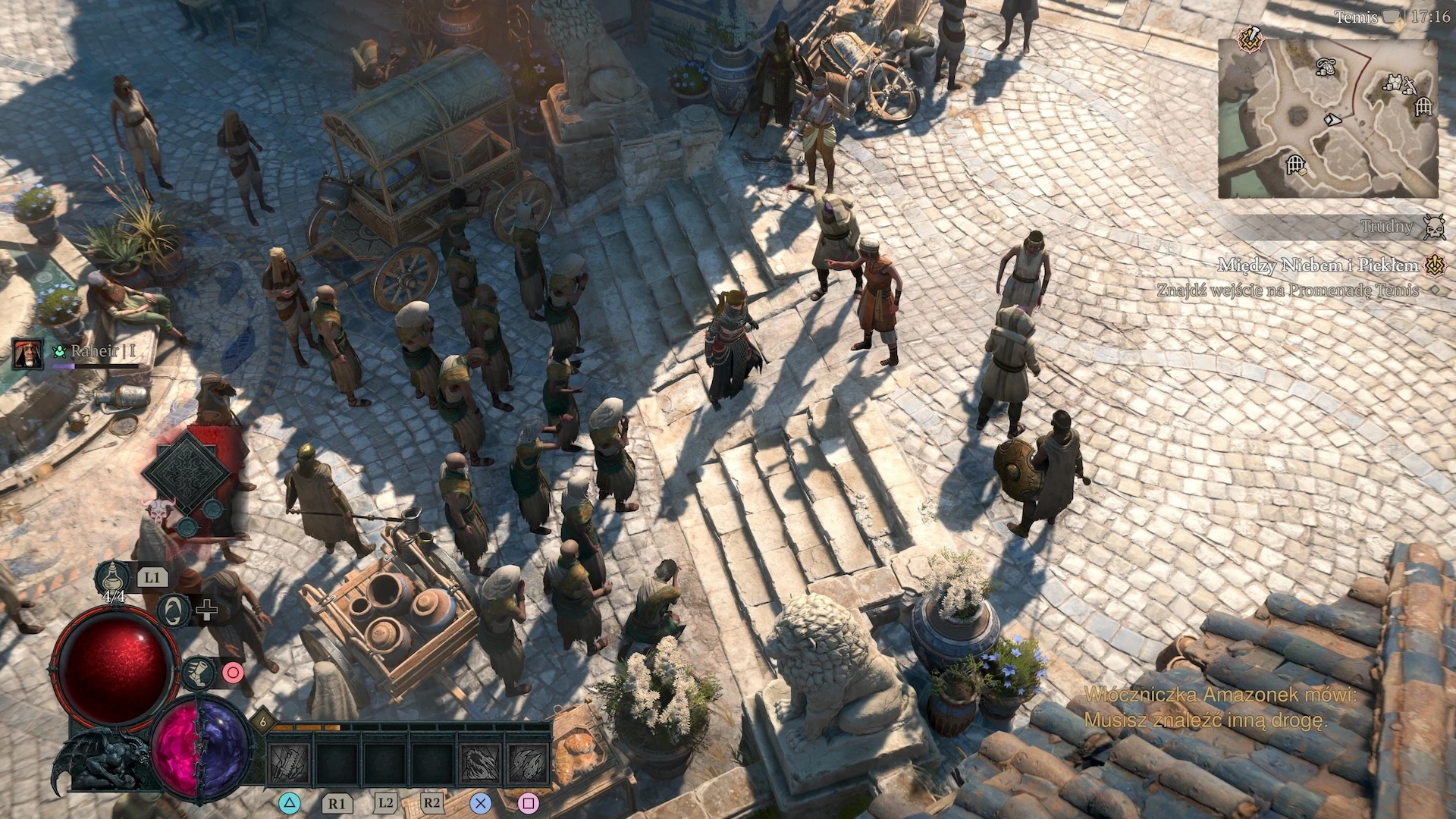1456x819 pixels.
Task: Click the level 6 experience badge
Action: point(263,720)
